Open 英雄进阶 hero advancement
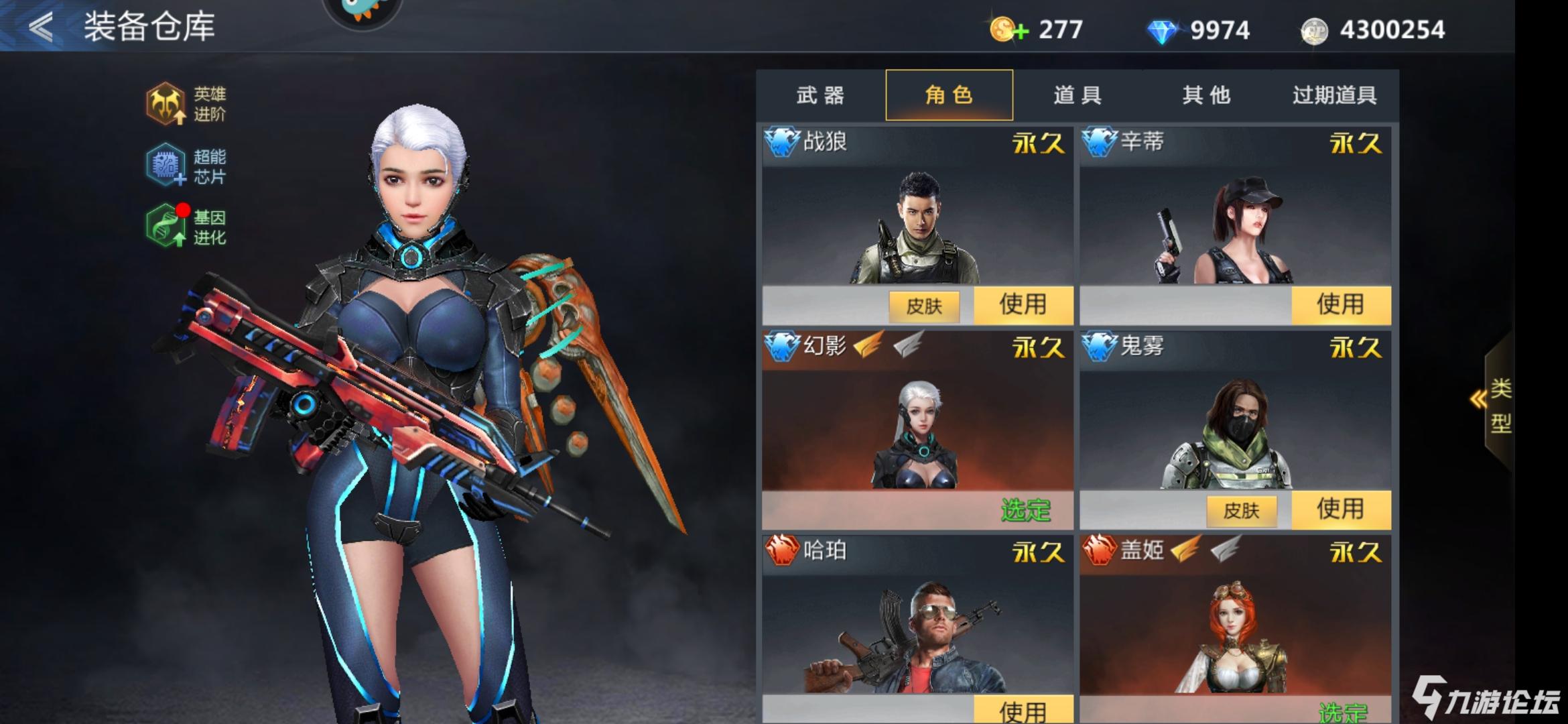Viewport: 1568px width, 724px height. [186, 104]
